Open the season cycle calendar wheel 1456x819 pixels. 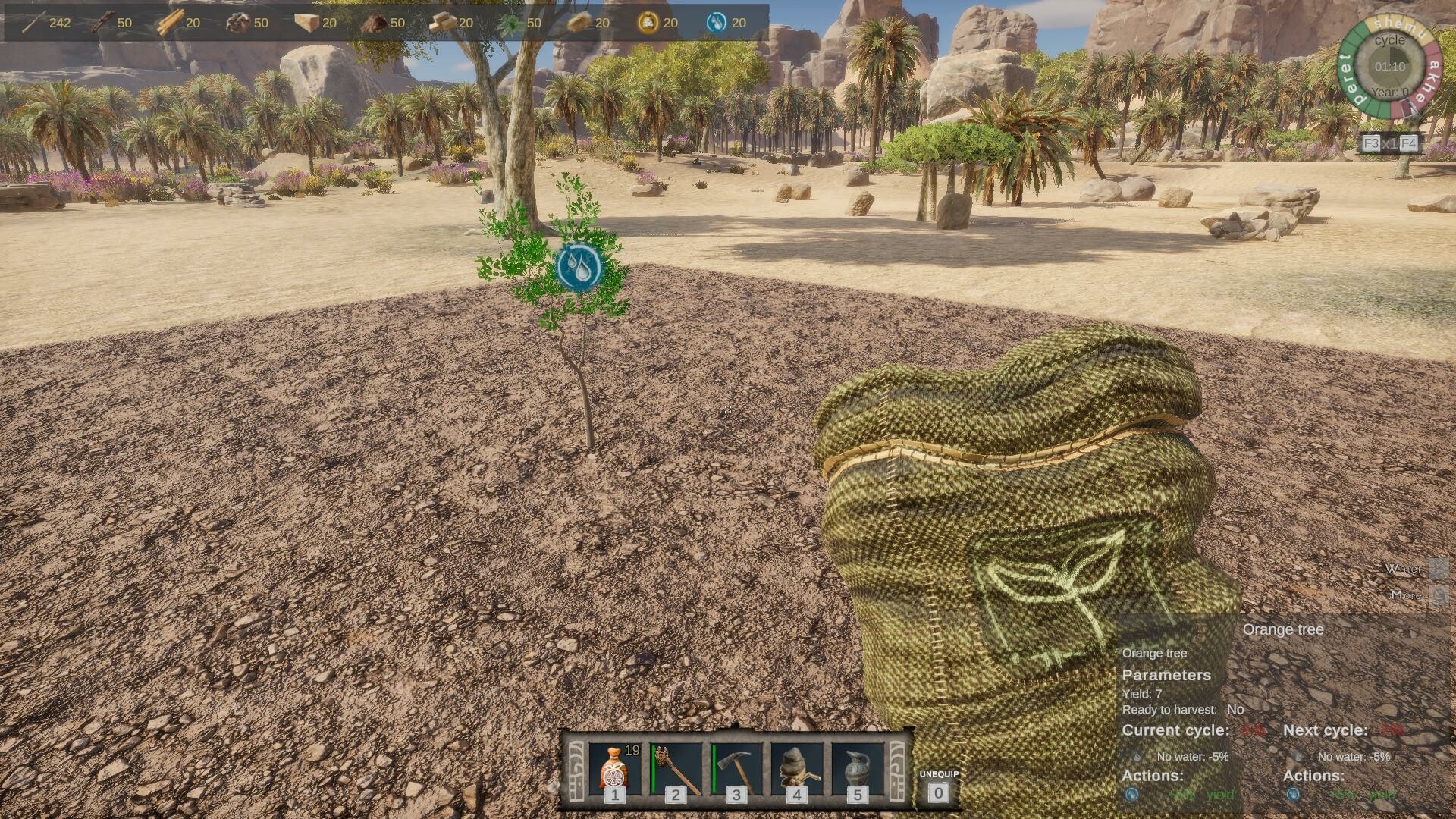coord(1389,67)
